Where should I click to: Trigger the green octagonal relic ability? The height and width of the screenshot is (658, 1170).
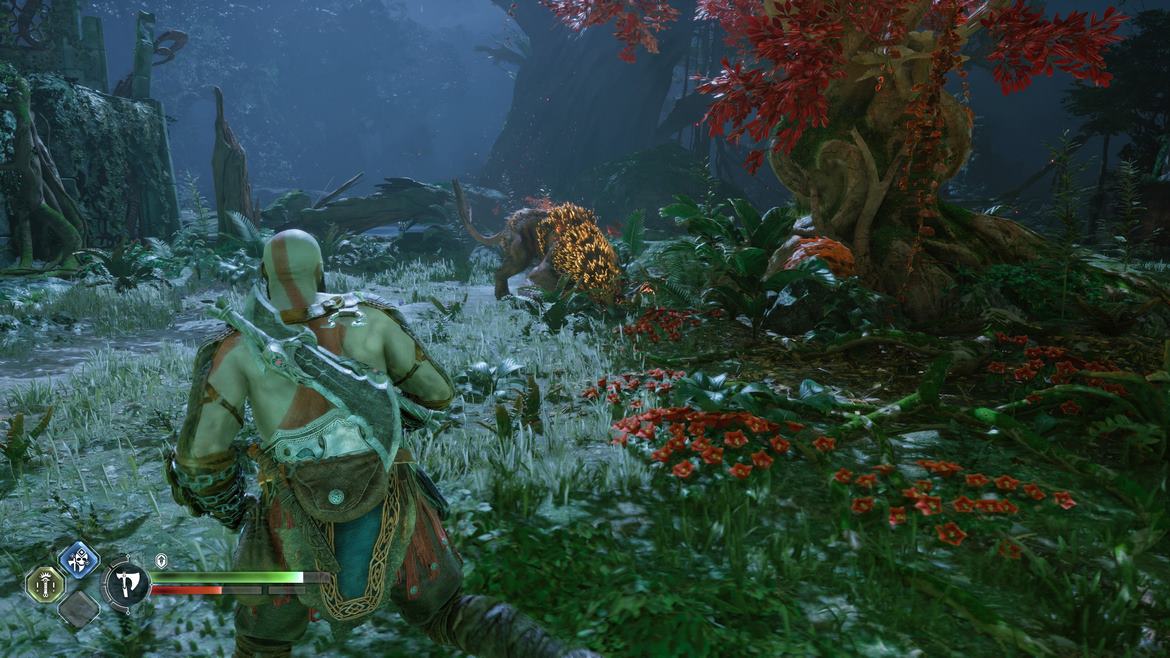click(x=45, y=584)
